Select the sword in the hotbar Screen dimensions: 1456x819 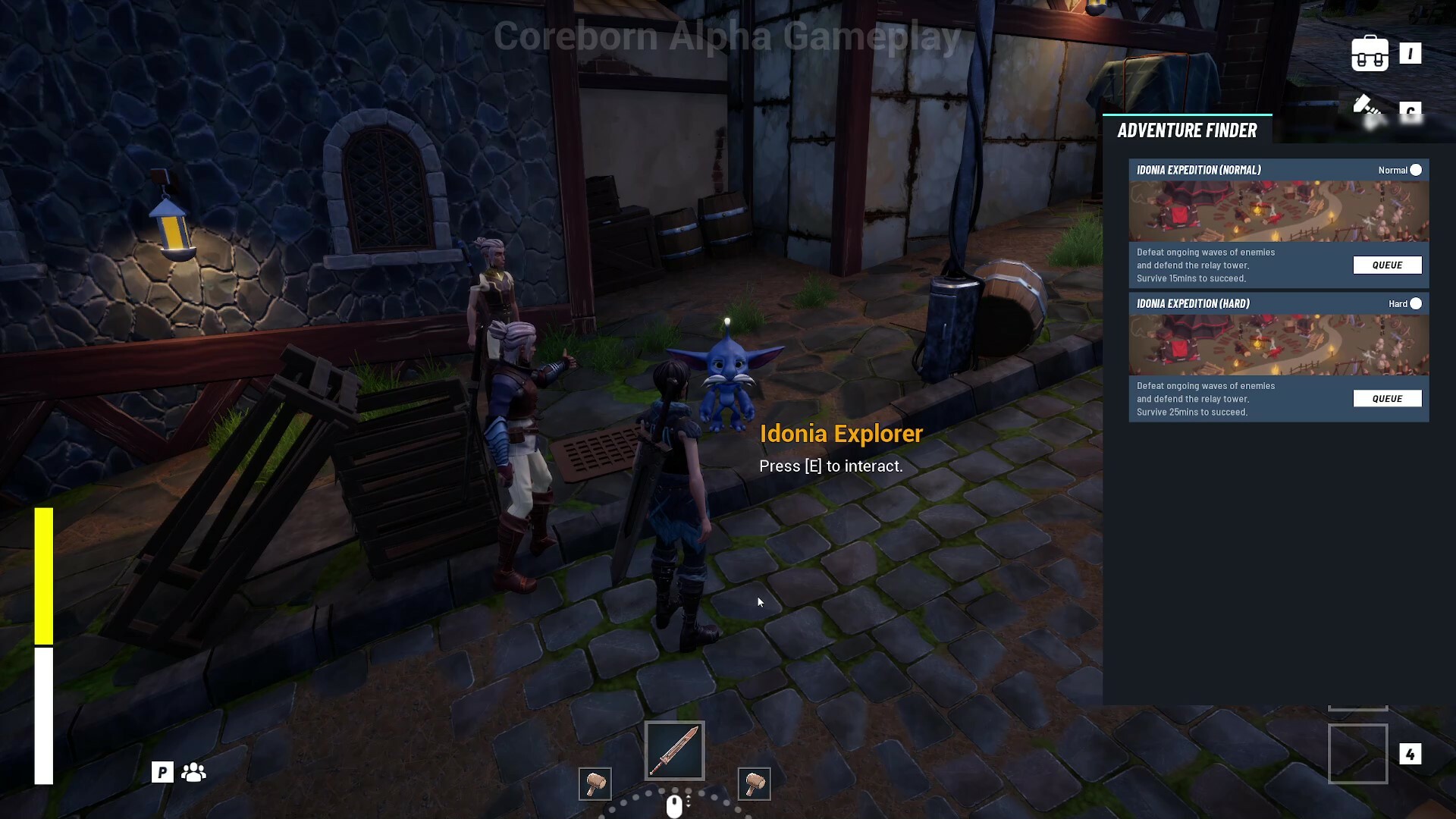pos(673,750)
